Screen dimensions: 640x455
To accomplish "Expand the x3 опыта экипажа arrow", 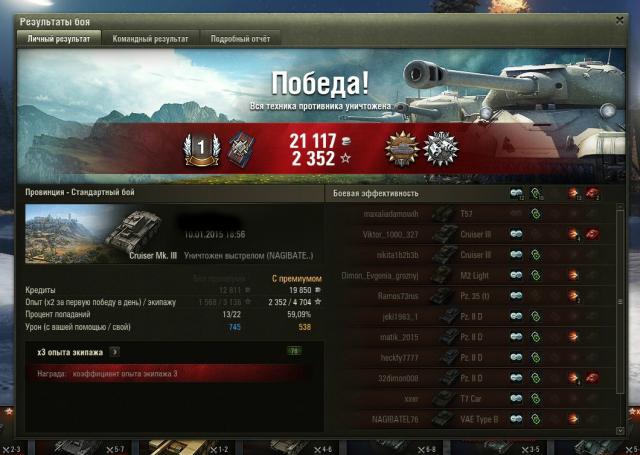I will click(115, 351).
